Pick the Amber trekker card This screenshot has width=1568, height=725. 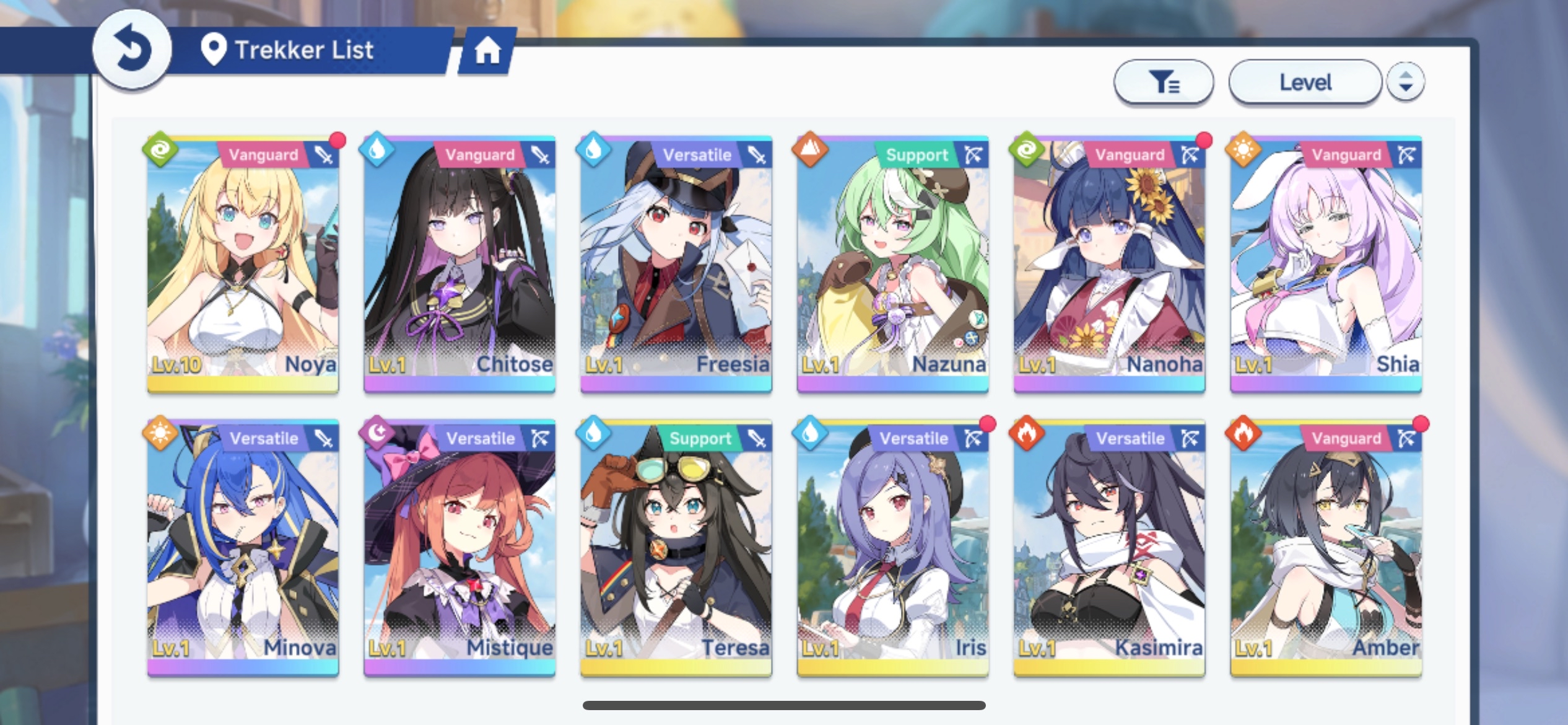coord(1326,547)
